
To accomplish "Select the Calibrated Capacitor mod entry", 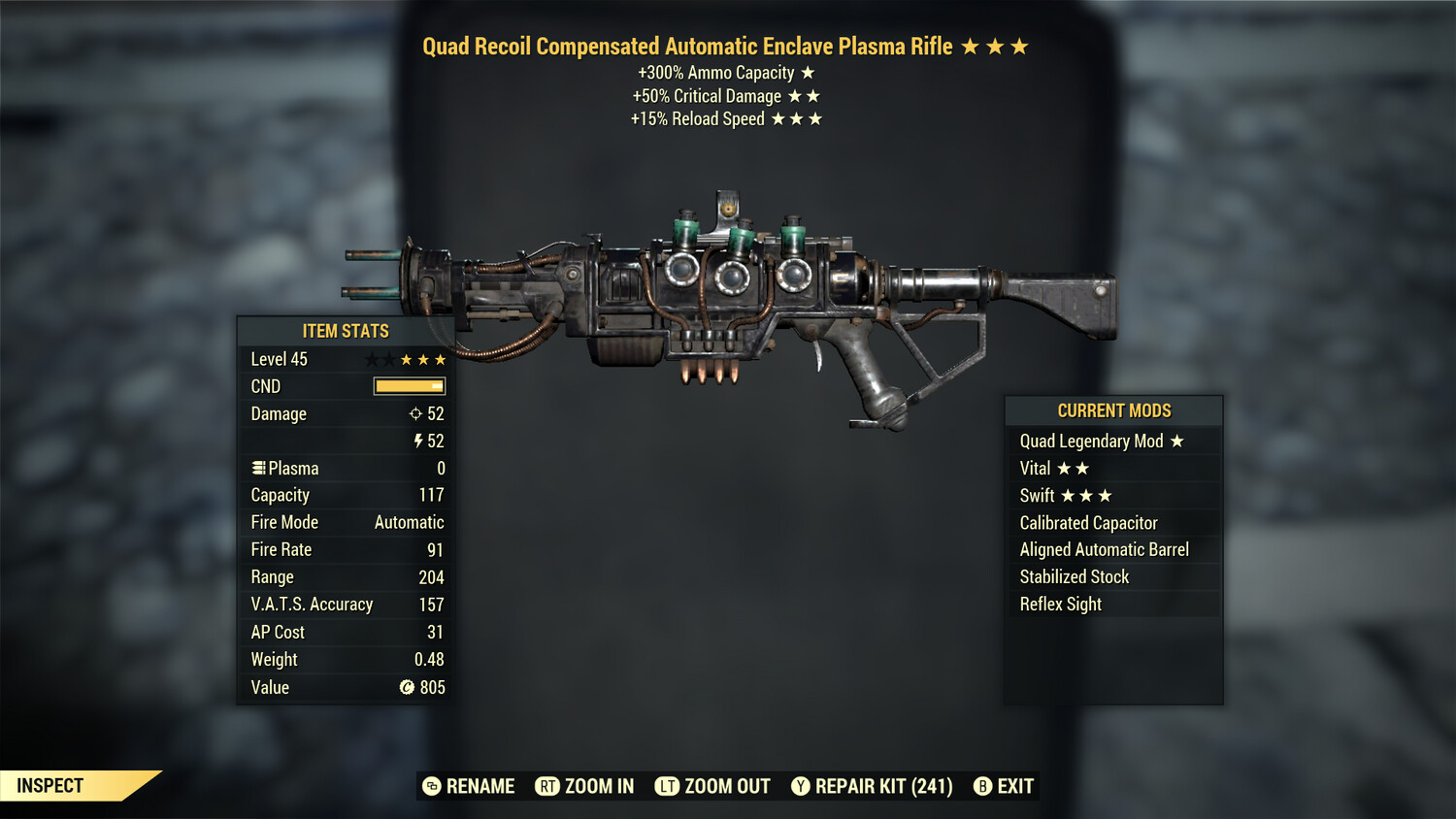I will pos(1088,522).
